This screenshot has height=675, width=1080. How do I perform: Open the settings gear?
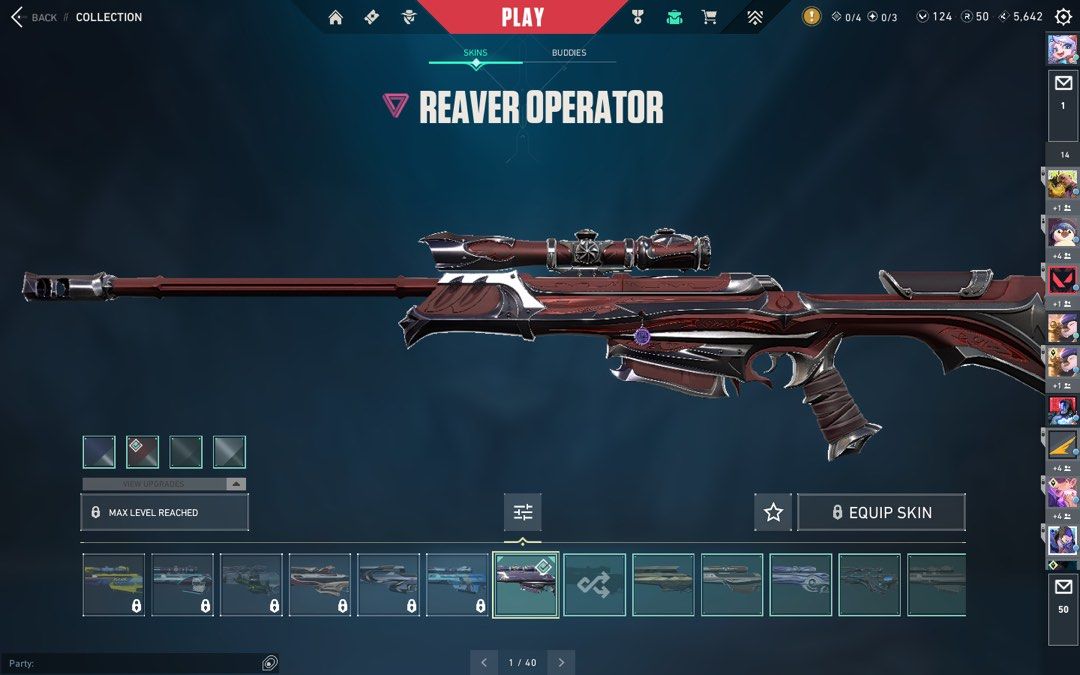tap(1063, 17)
